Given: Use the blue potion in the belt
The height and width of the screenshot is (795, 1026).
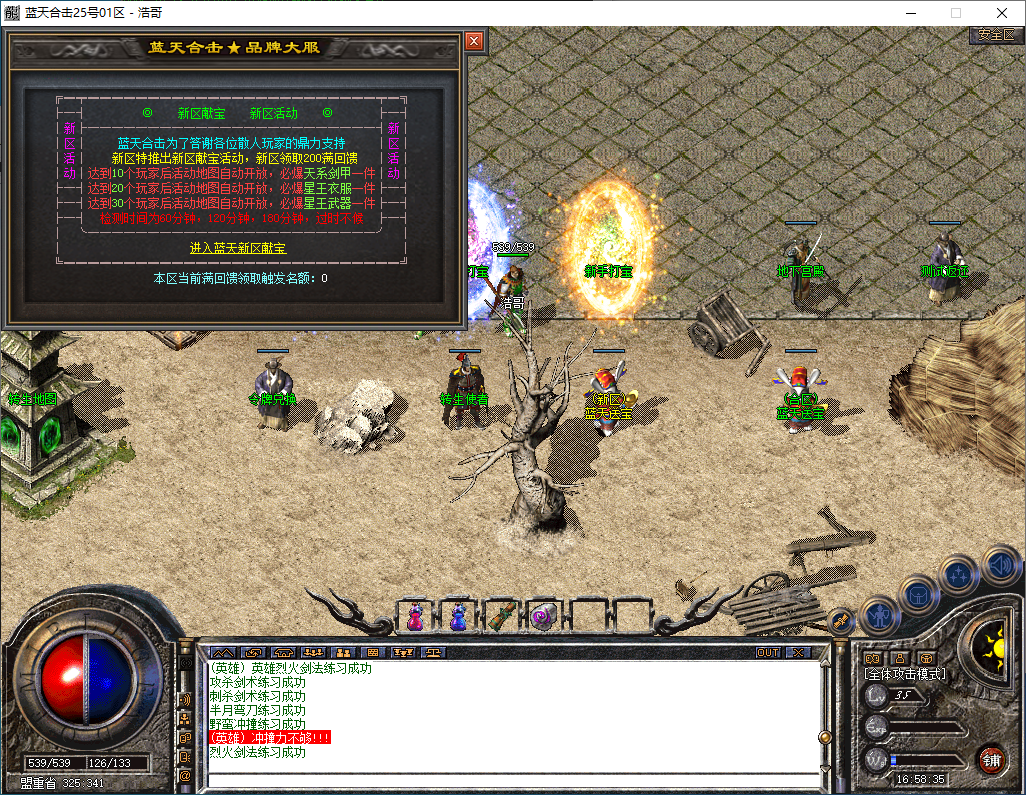Looking at the screenshot, I should click(x=457, y=618).
